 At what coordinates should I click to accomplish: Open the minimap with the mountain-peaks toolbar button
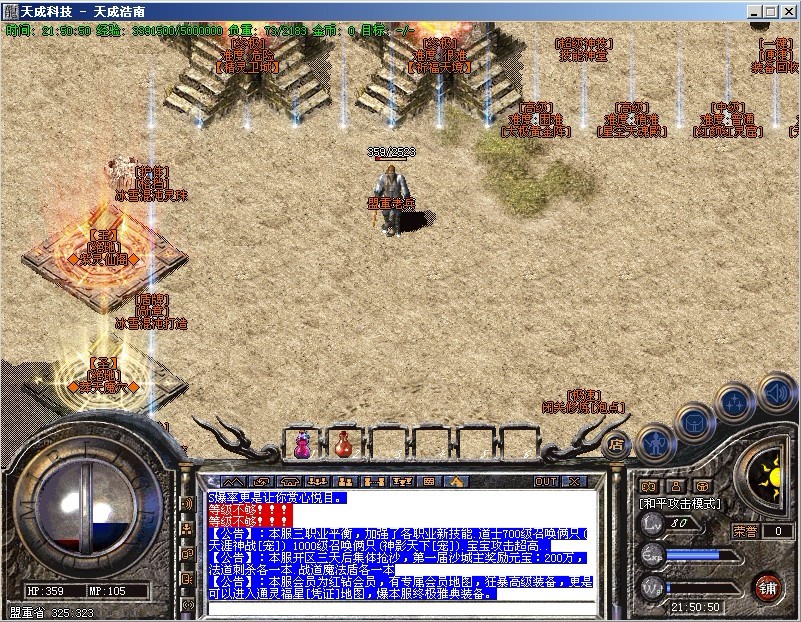[x=233, y=482]
